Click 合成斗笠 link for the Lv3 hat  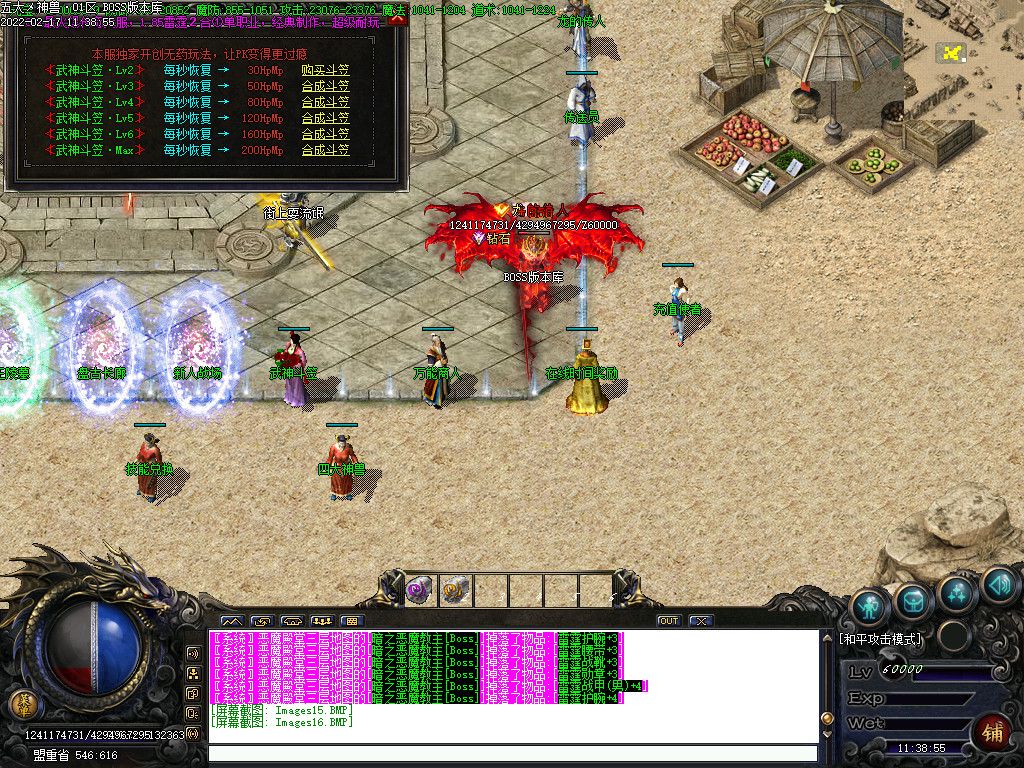click(x=325, y=86)
